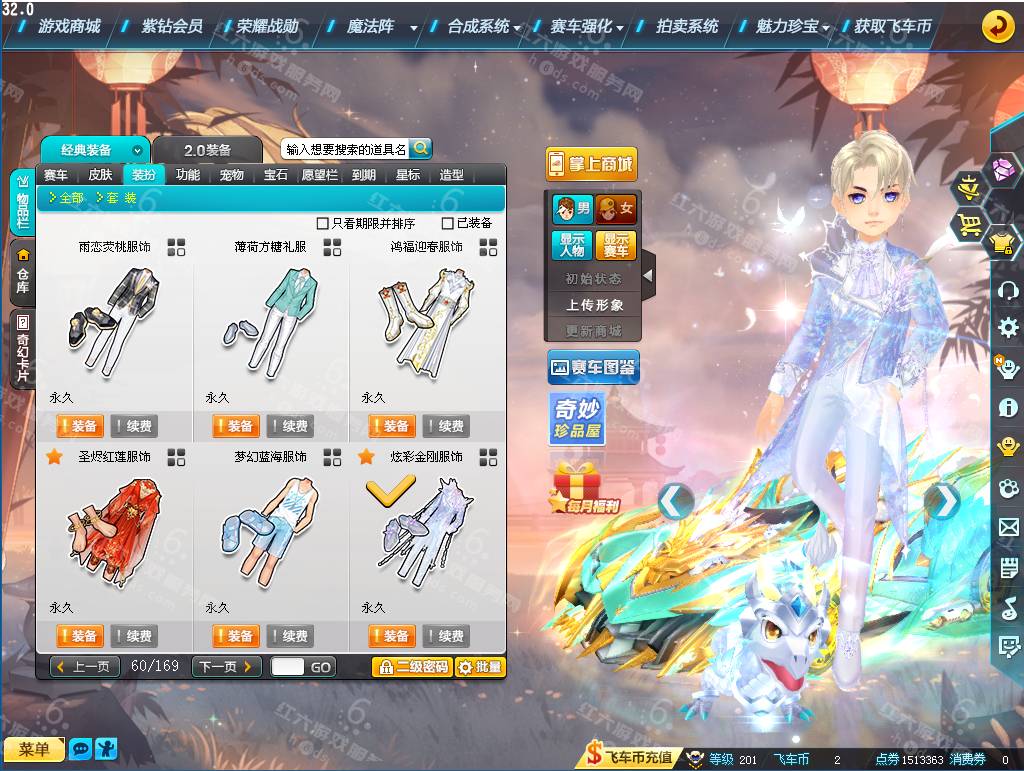1024x771 pixels.
Task: Renew the 梦幻蓝海服饰 outfit
Action: click(288, 636)
